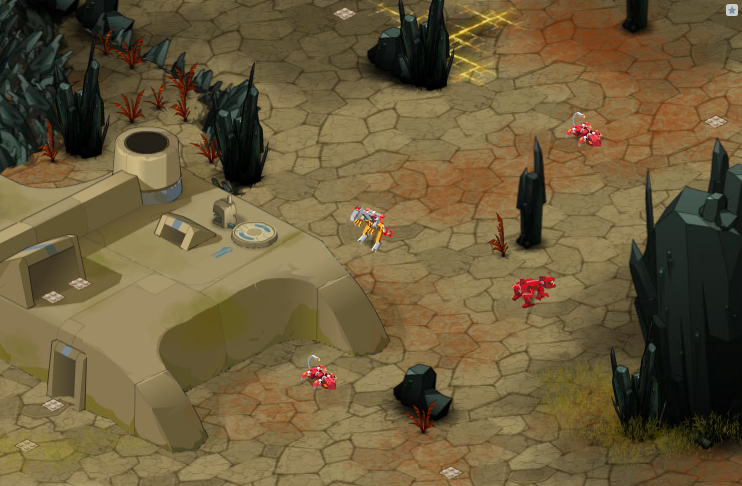Image resolution: width=742 pixels, height=486 pixels.
Task: Click the star button in the corner
Action: (x=732, y=10)
